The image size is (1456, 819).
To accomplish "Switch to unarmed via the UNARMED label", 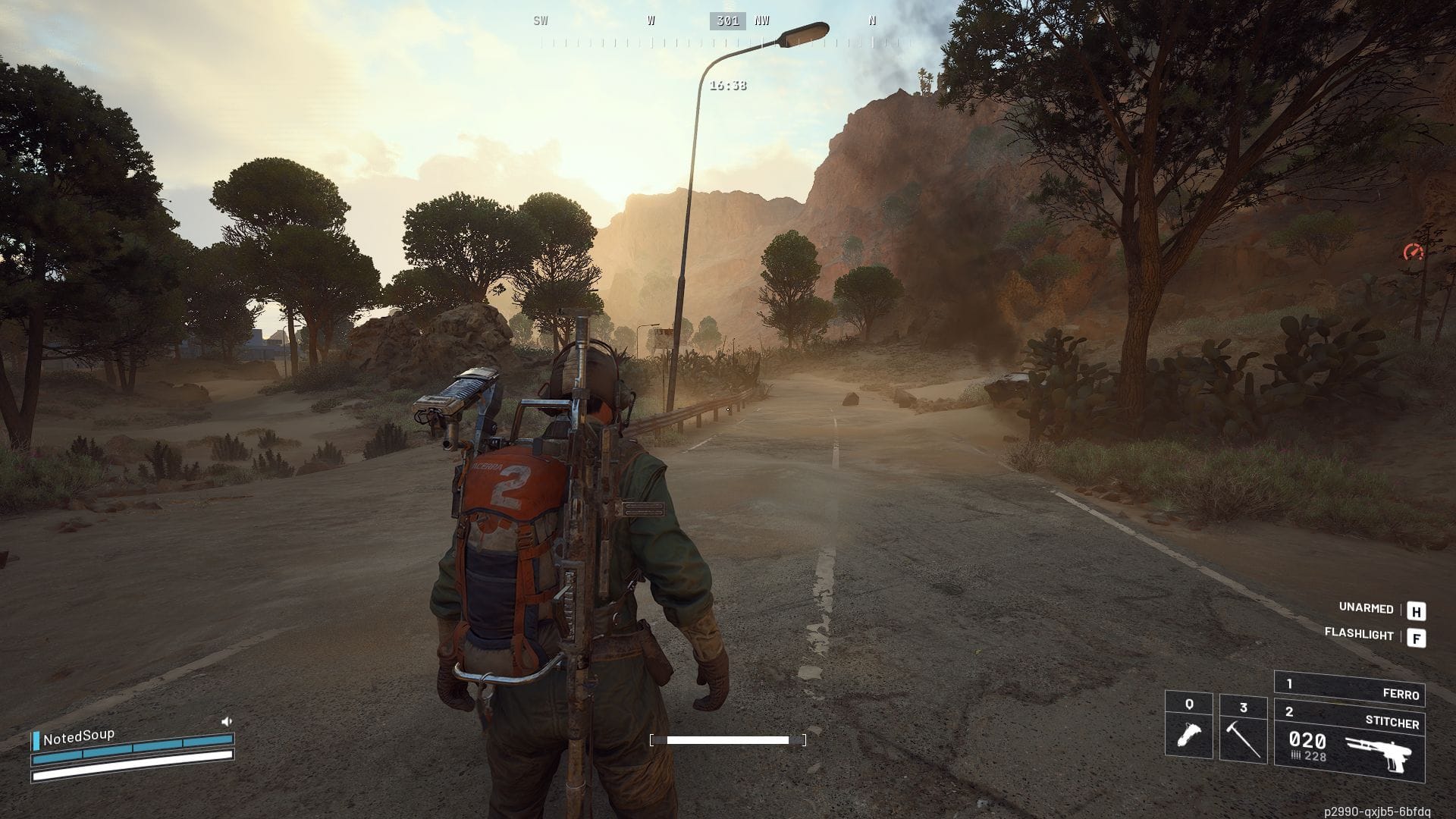I will click(1365, 609).
